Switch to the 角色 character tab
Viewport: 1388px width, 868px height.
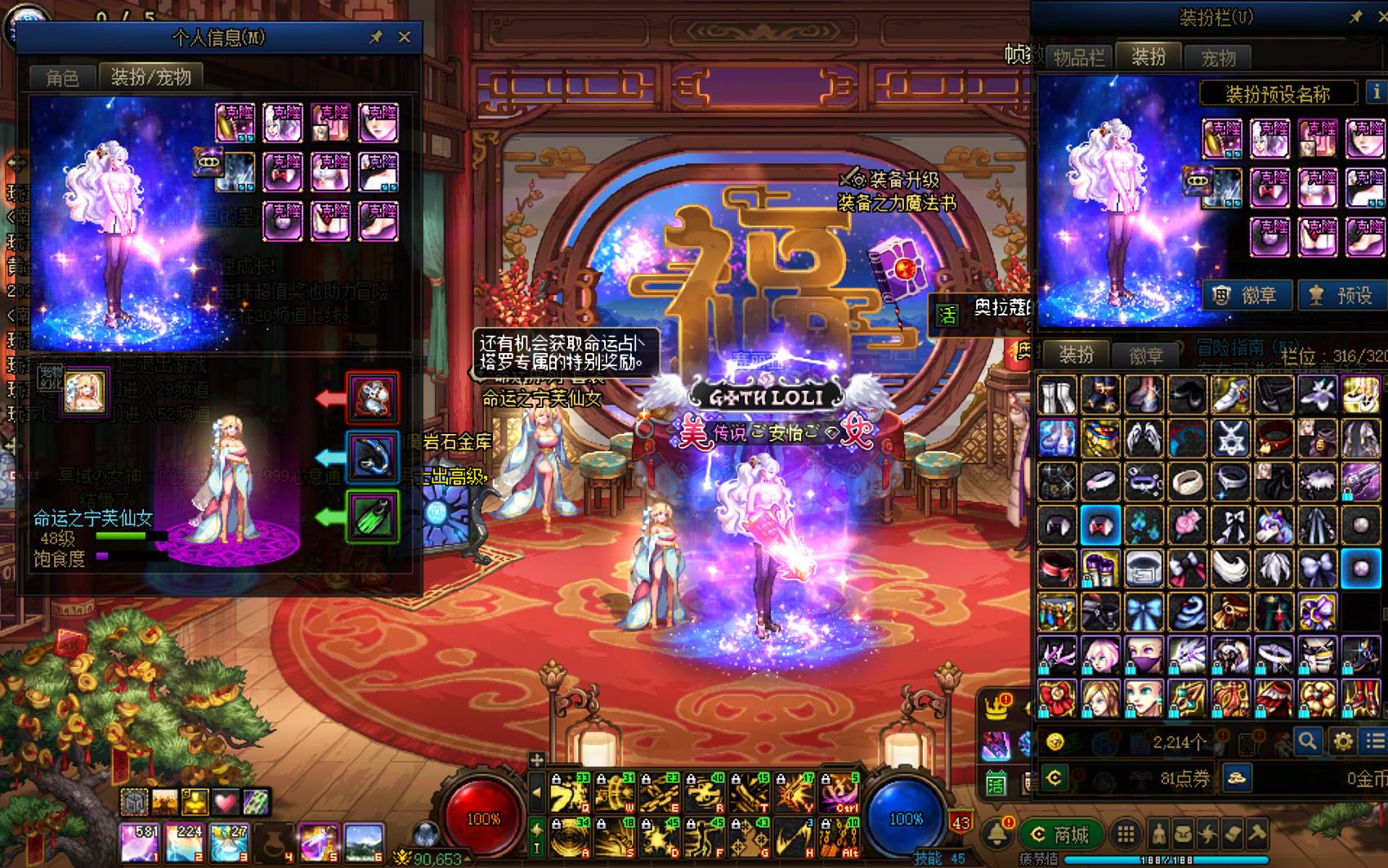[x=62, y=78]
